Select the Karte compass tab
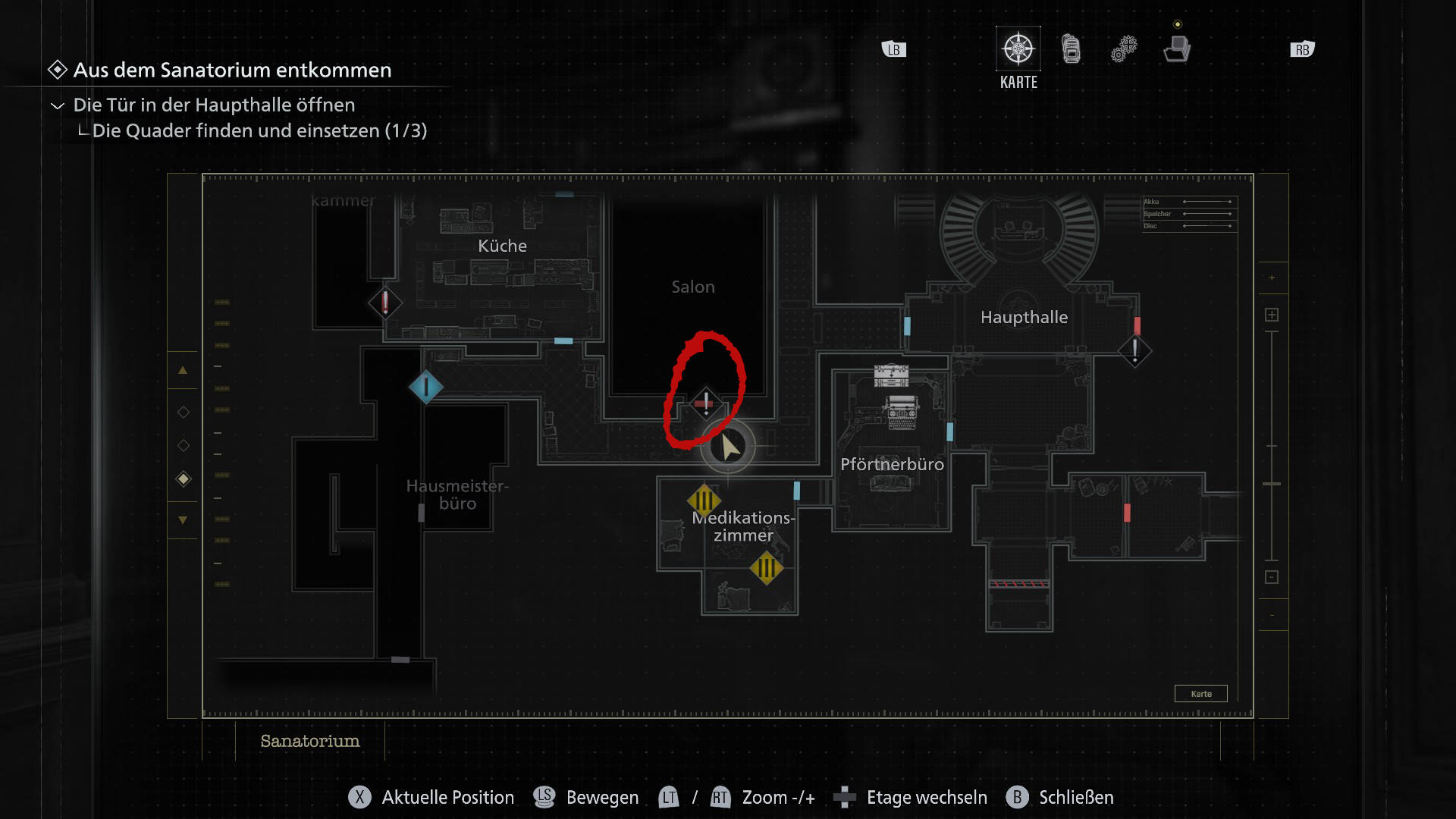This screenshot has height=819, width=1456. click(1018, 50)
